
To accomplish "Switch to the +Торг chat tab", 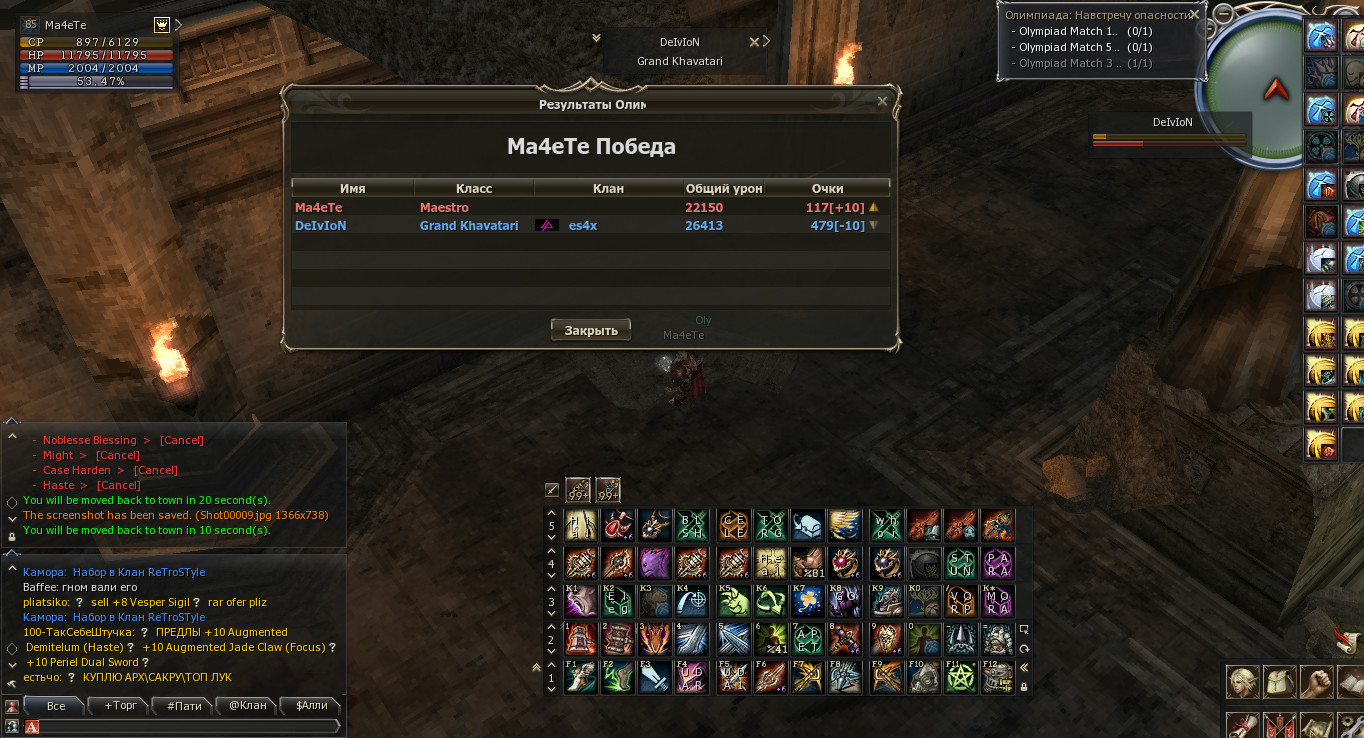I will [121, 705].
